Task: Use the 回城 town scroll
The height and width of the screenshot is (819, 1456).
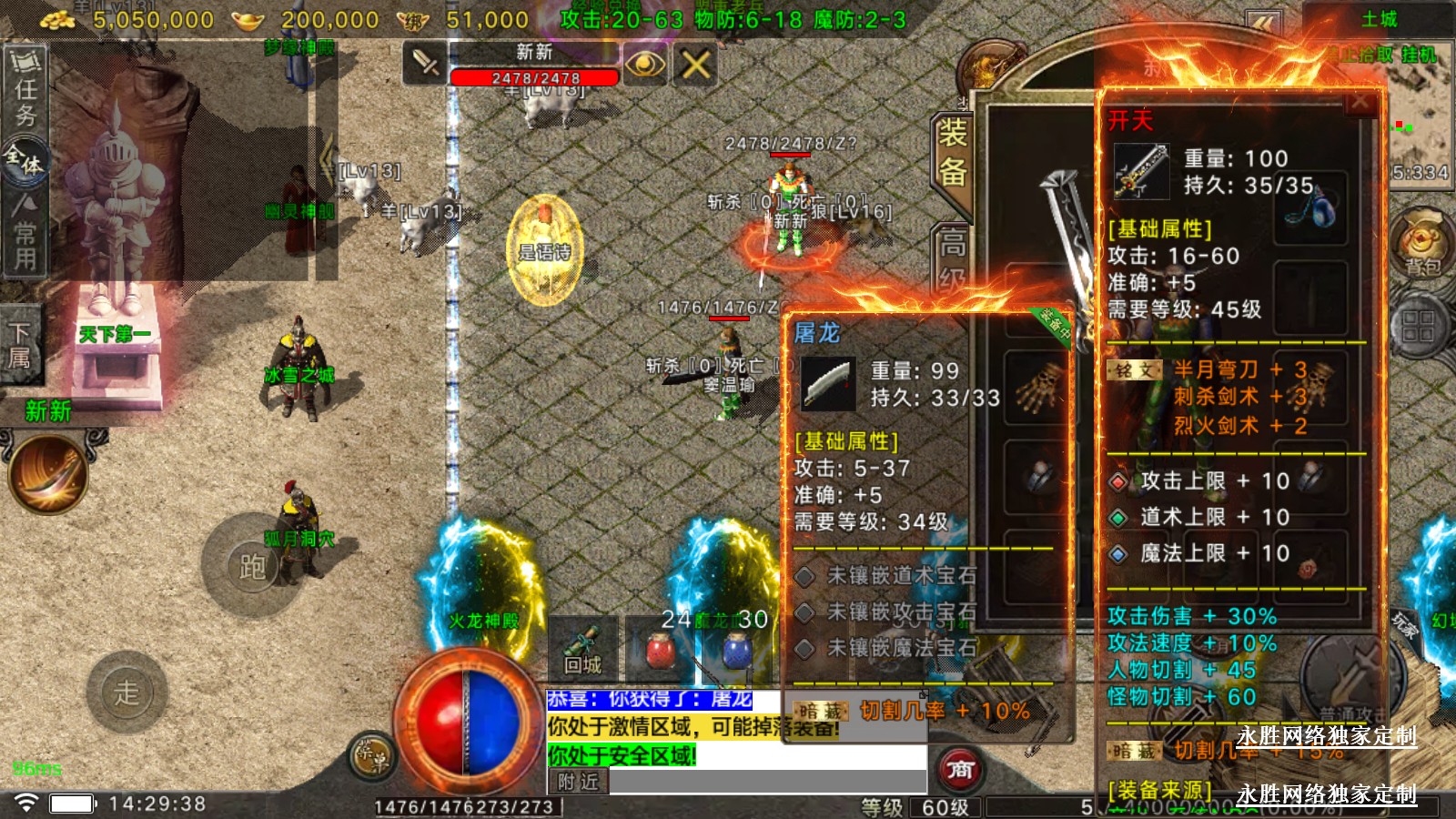Action: (583, 649)
